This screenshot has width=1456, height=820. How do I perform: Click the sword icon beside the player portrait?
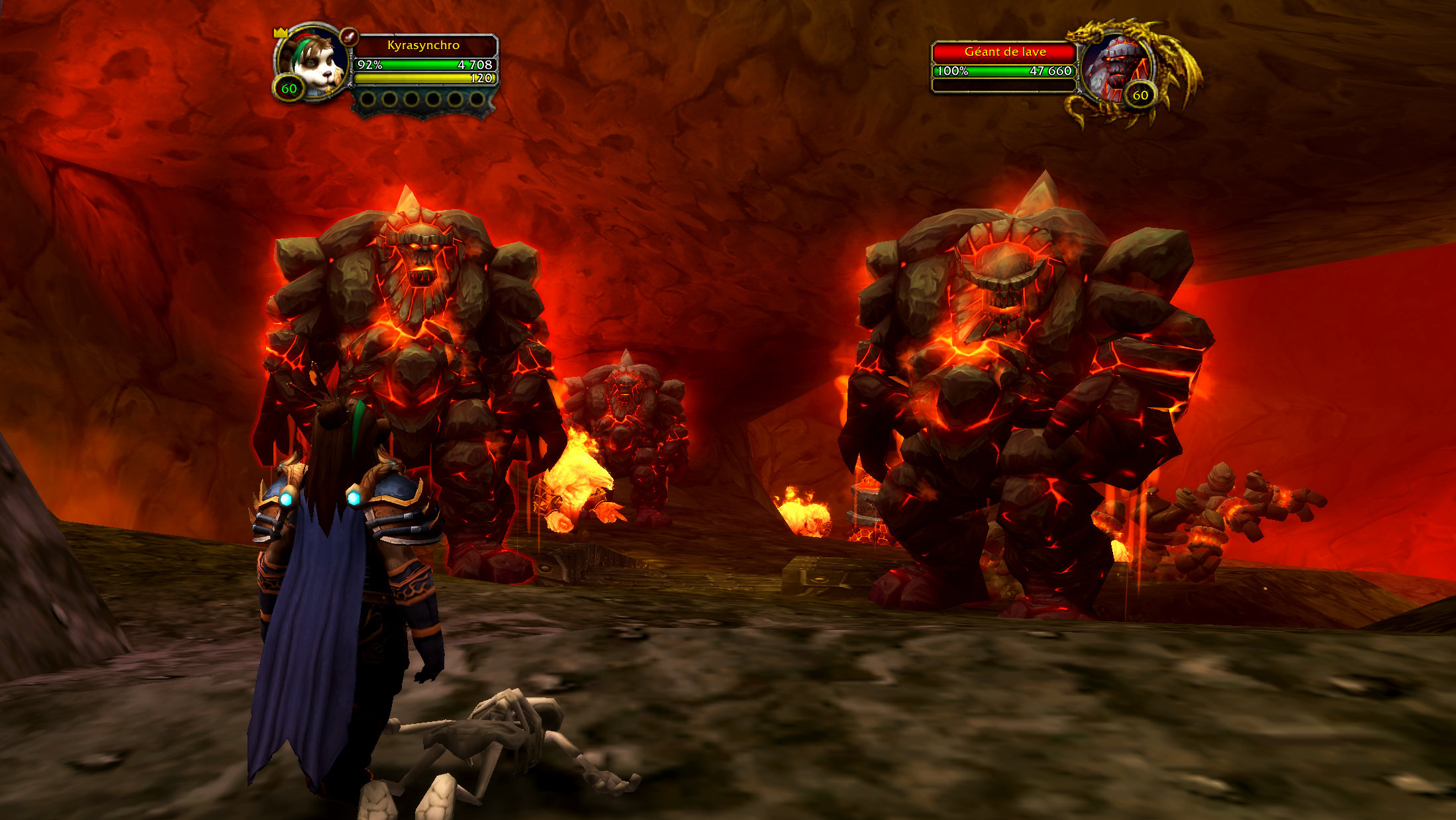point(349,36)
